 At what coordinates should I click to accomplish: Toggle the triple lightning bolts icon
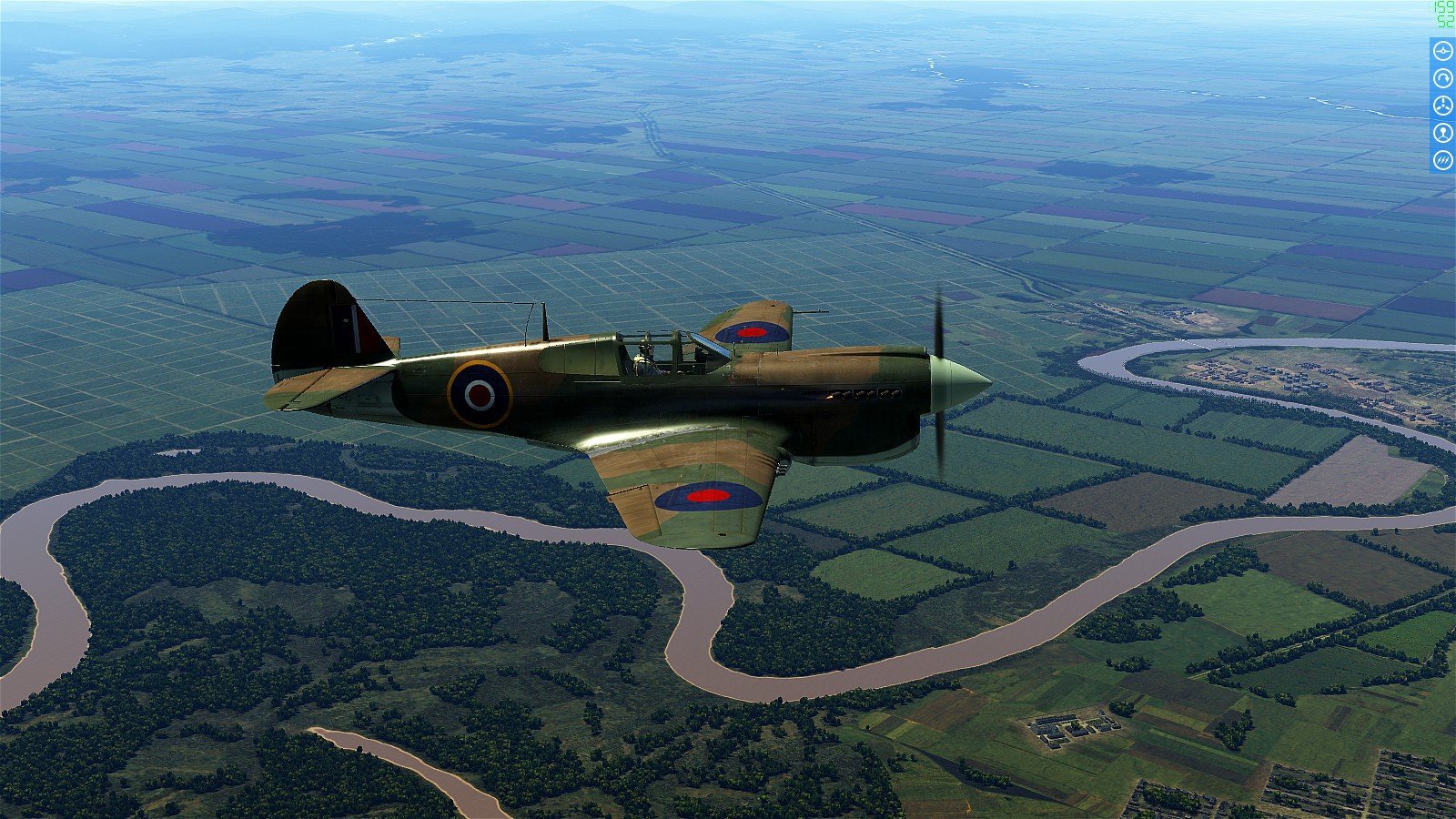pyautogui.click(x=1442, y=160)
